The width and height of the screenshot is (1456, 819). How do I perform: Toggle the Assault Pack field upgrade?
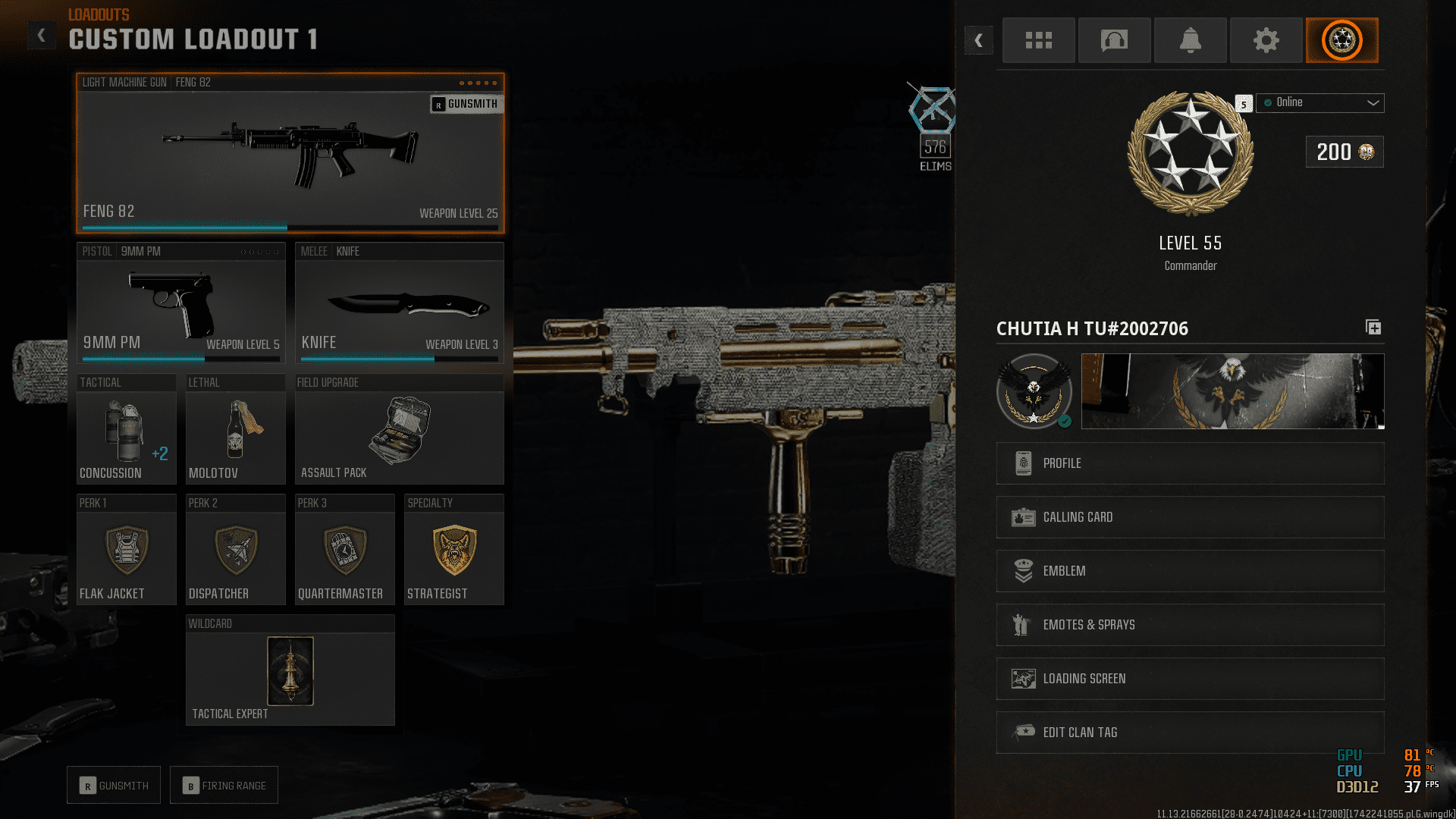pyautogui.click(x=399, y=430)
